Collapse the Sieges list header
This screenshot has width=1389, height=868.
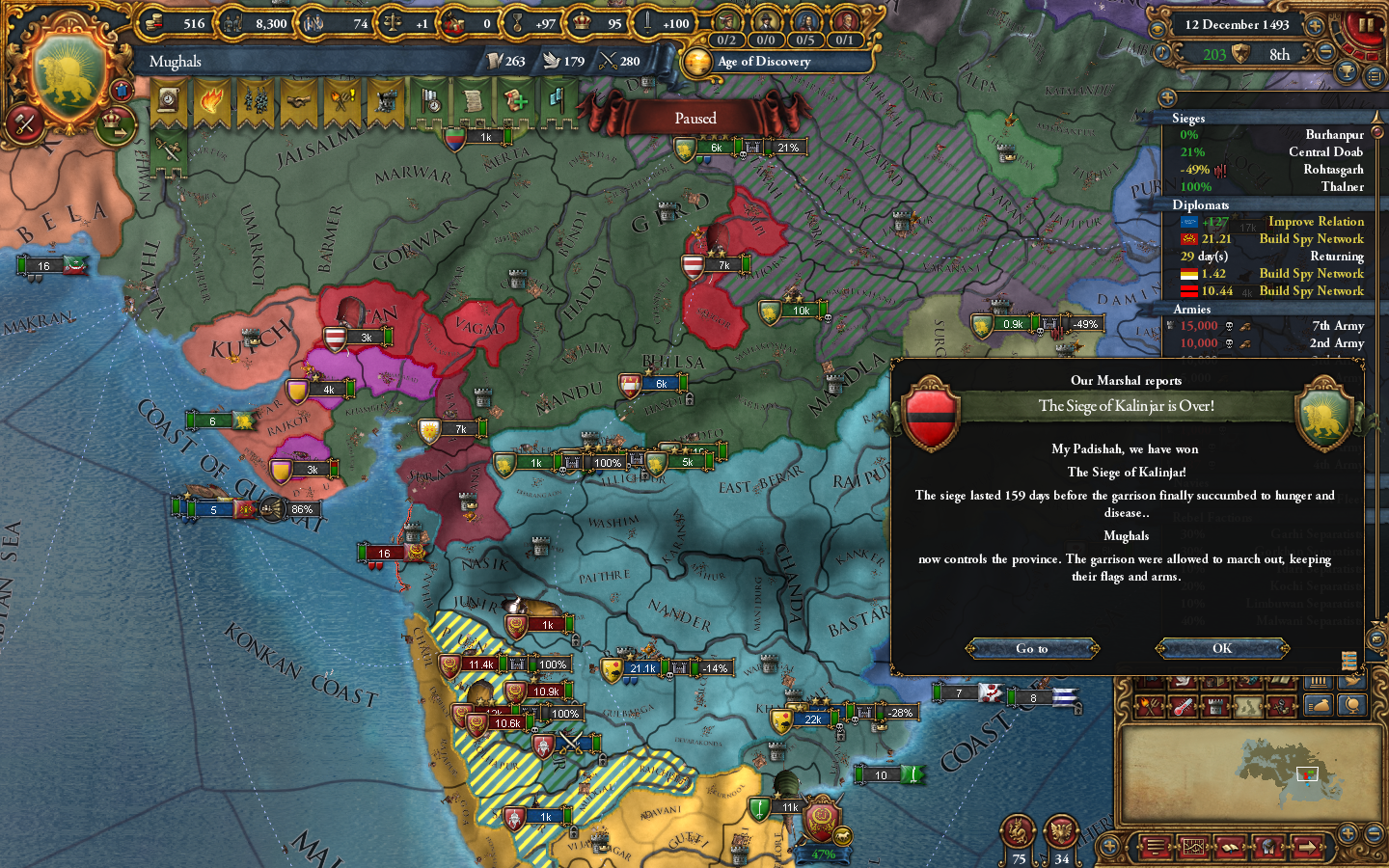1188,119
